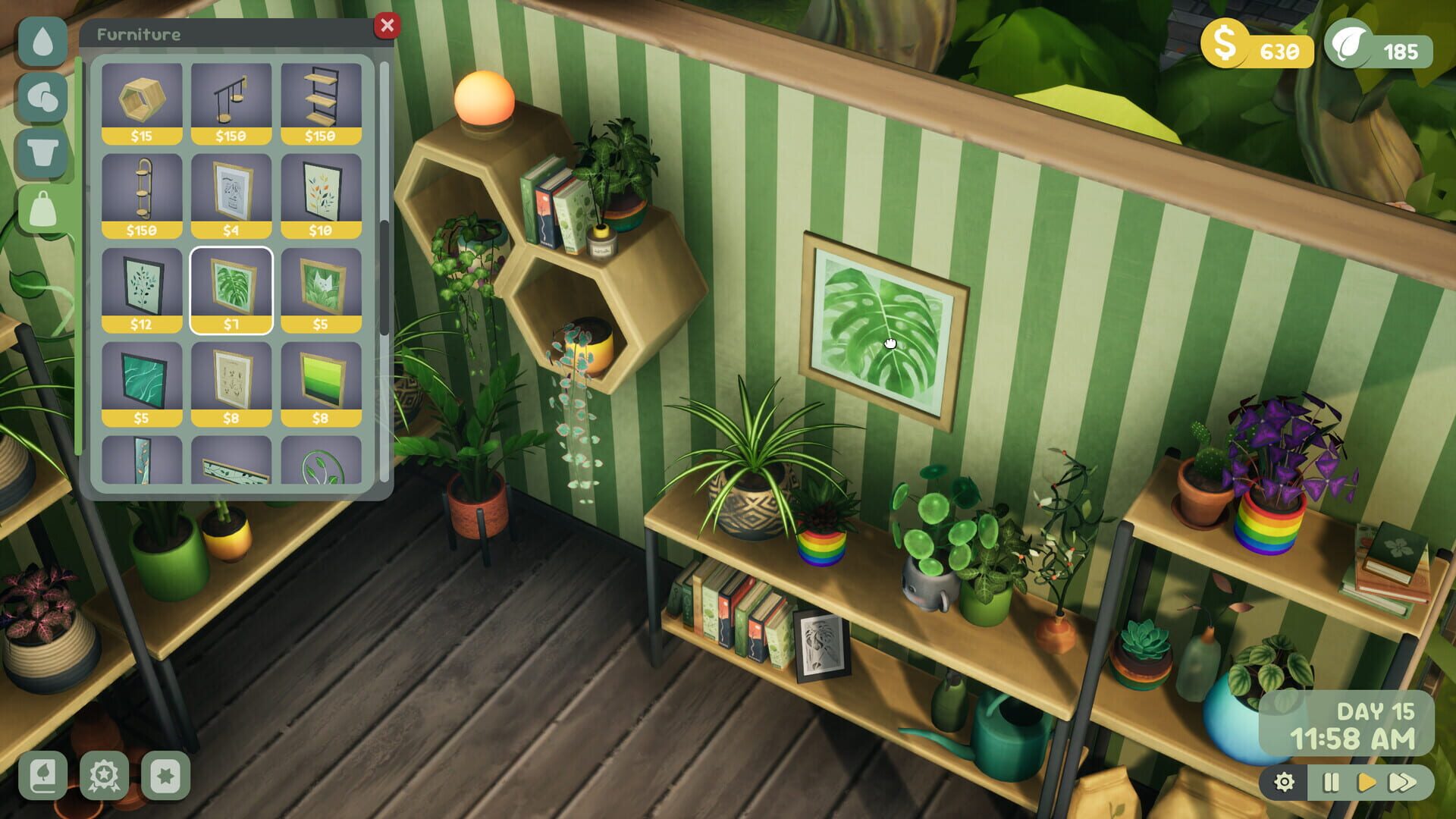Screen dimensions: 1456x819
Task: Close the Furniture panel
Action: (x=389, y=25)
